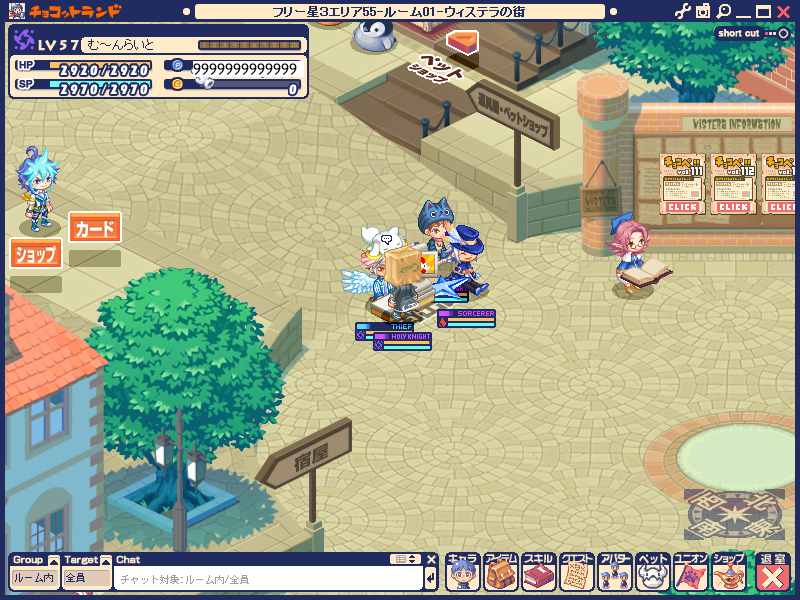
Task: Open the Pet (ペット) menu
Action: (652, 572)
